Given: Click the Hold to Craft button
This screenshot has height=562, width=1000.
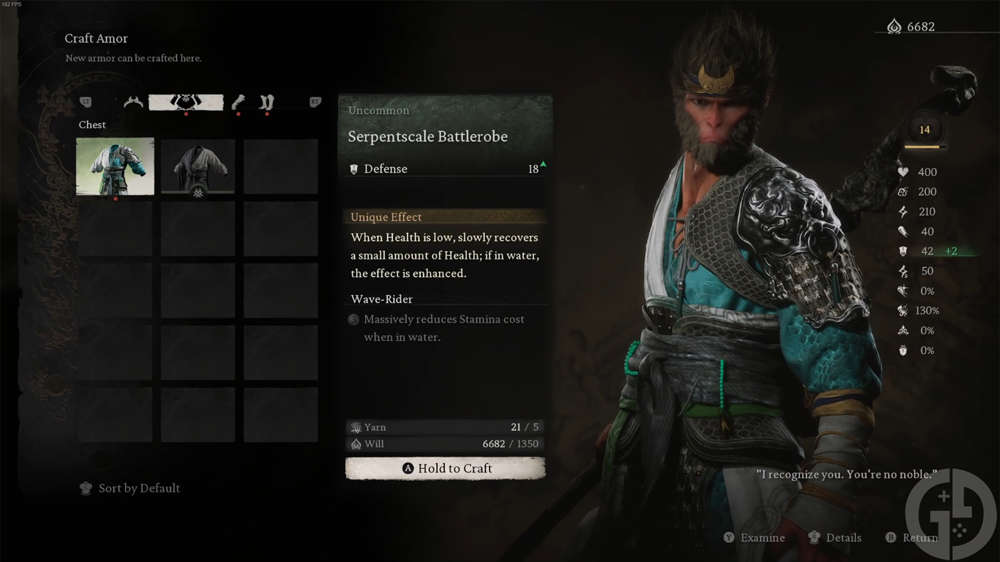Looking at the screenshot, I should point(445,468).
